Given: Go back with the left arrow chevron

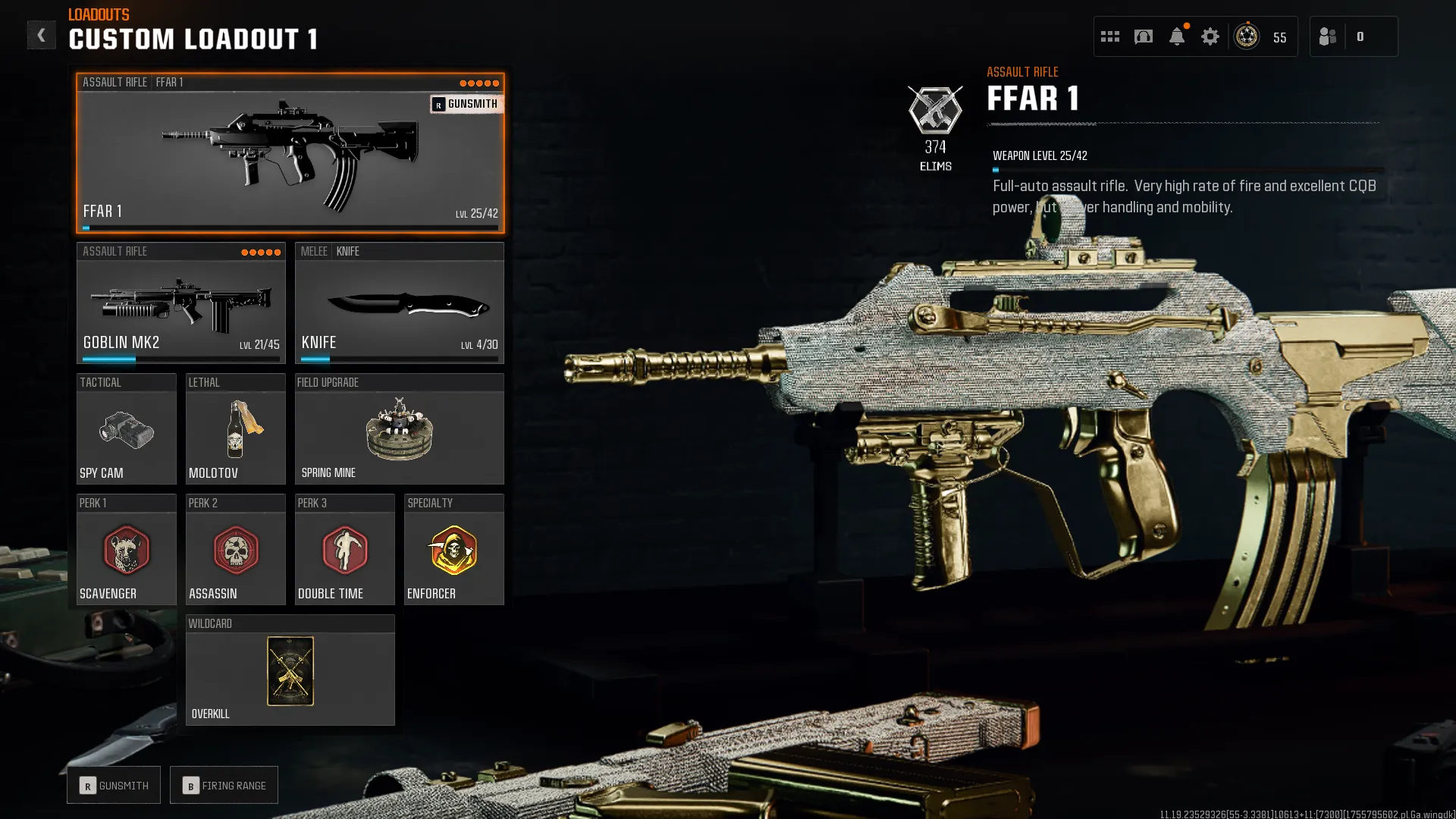Looking at the screenshot, I should (x=42, y=34).
